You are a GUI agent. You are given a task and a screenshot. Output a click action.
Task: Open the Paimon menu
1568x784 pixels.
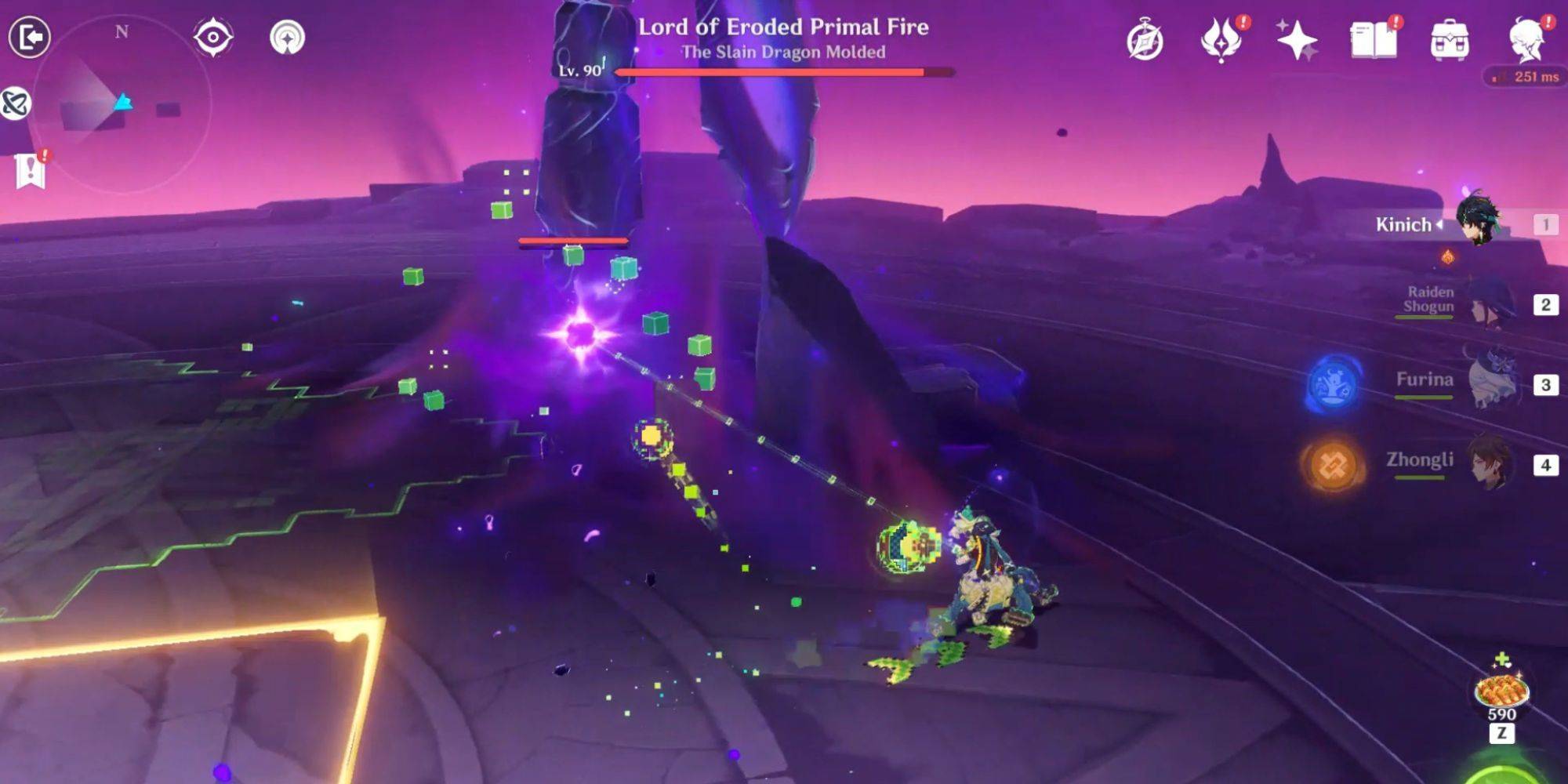coord(1526,41)
